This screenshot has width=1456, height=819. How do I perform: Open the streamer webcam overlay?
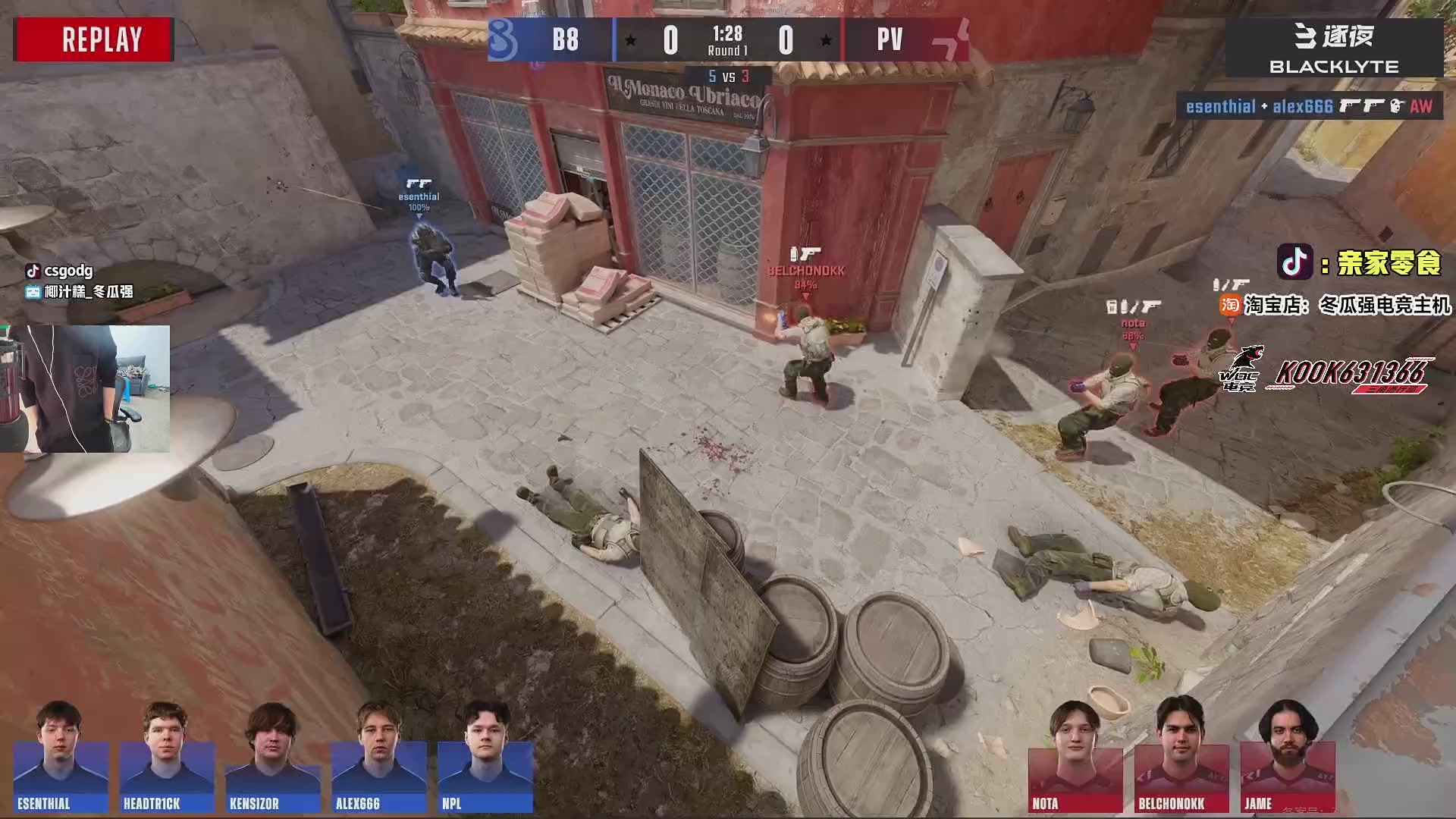[x=85, y=389]
